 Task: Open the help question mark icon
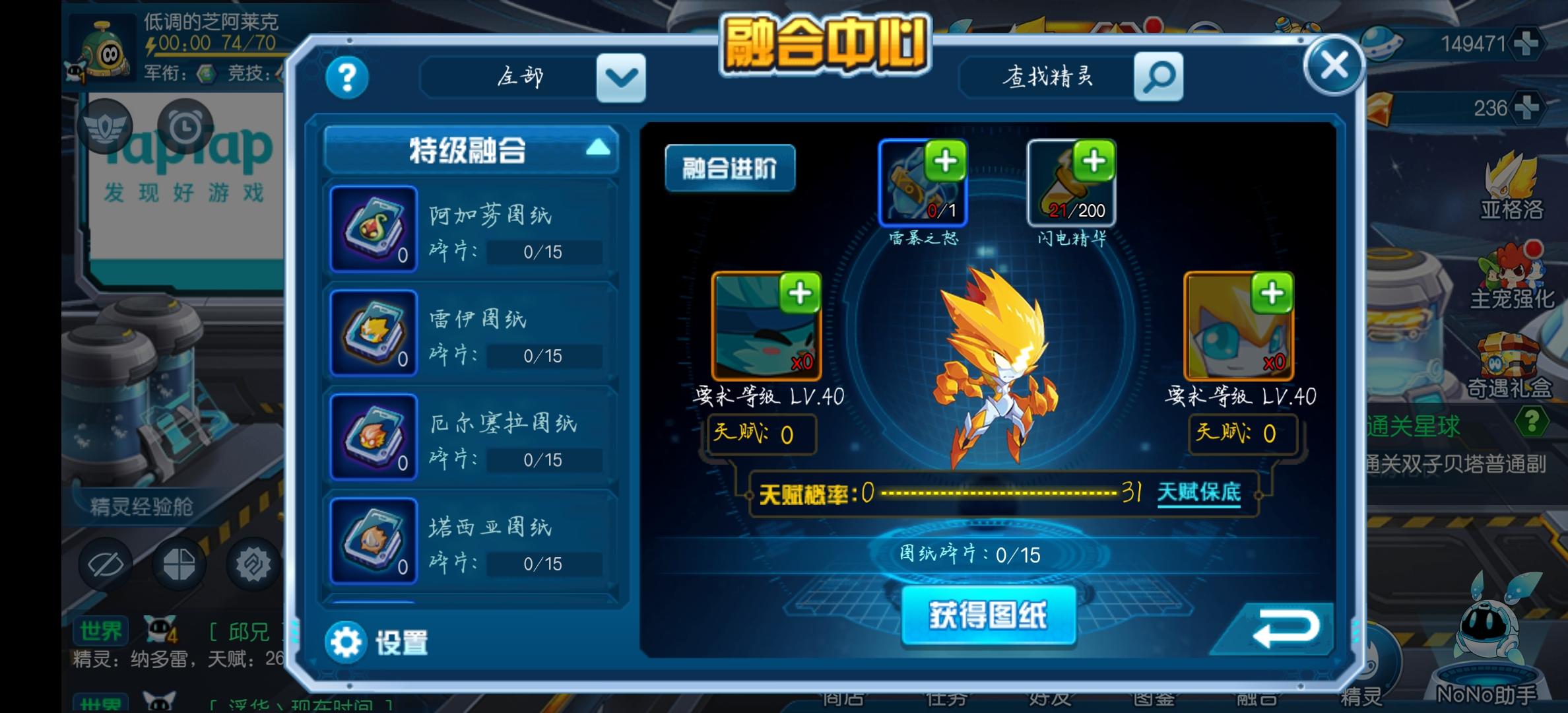click(x=348, y=77)
